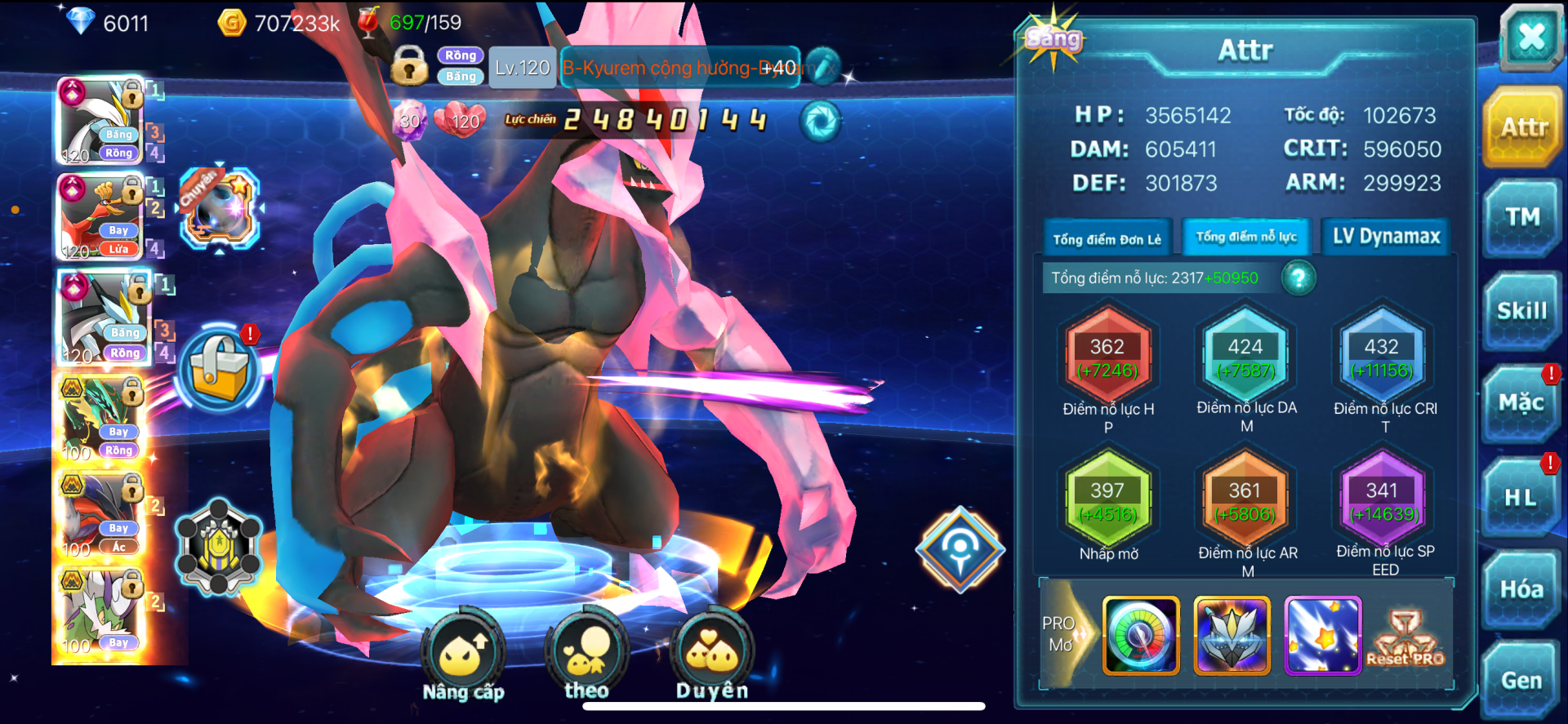This screenshot has height=724, width=1568.
Task: Switch to the Hóa side tab
Action: tap(1521, 589)
